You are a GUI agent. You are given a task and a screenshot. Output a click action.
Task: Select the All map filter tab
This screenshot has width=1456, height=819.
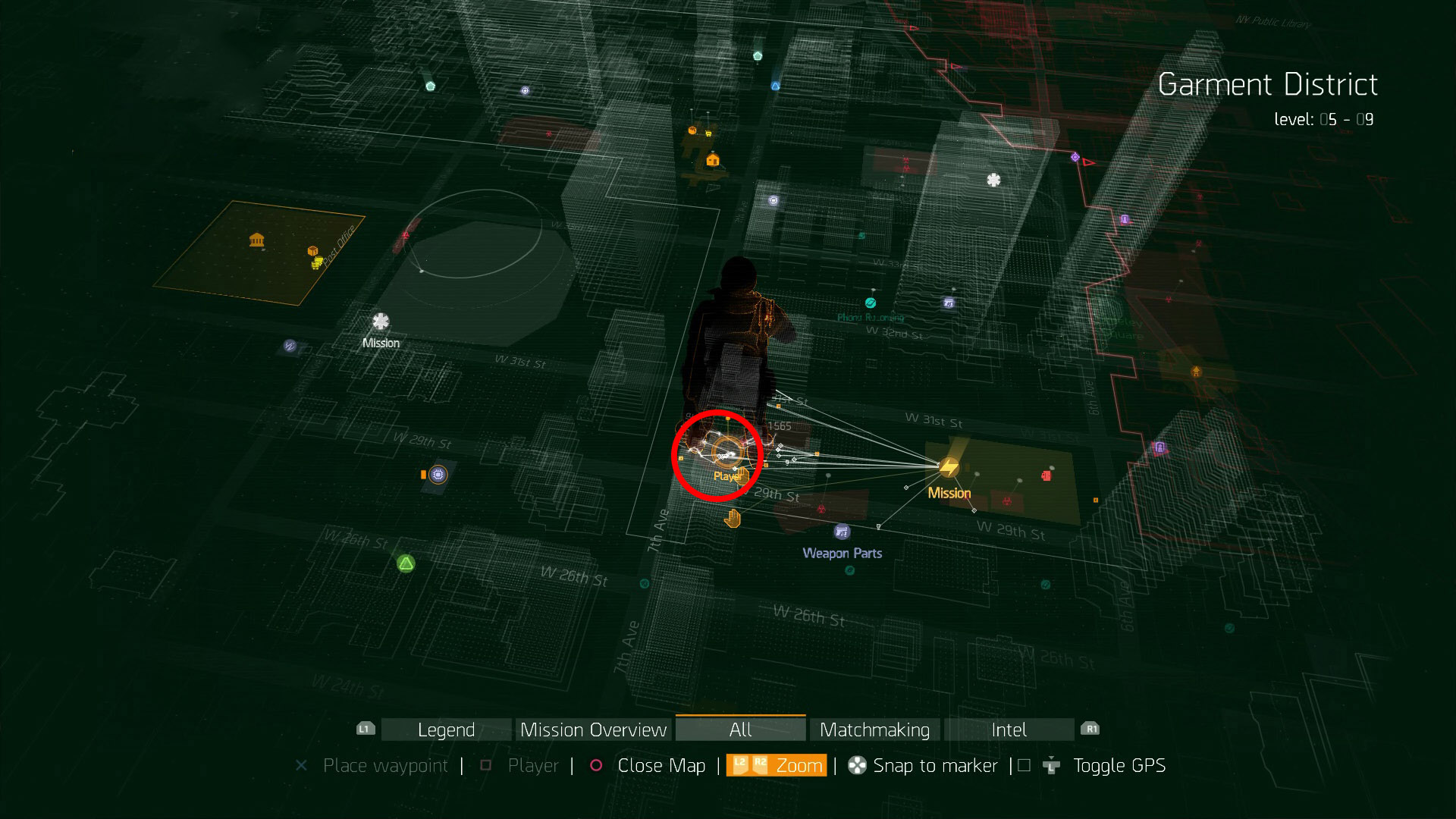point(740,730)
